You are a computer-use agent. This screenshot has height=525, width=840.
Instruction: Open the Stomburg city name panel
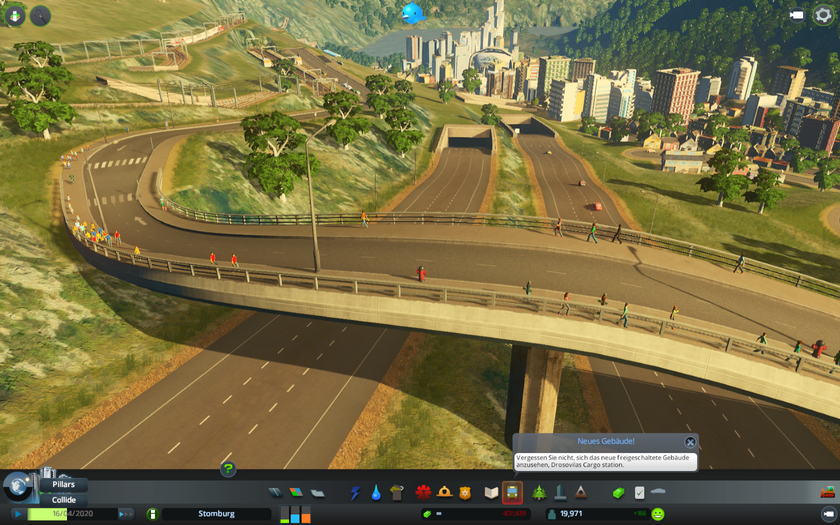[216, 514]
